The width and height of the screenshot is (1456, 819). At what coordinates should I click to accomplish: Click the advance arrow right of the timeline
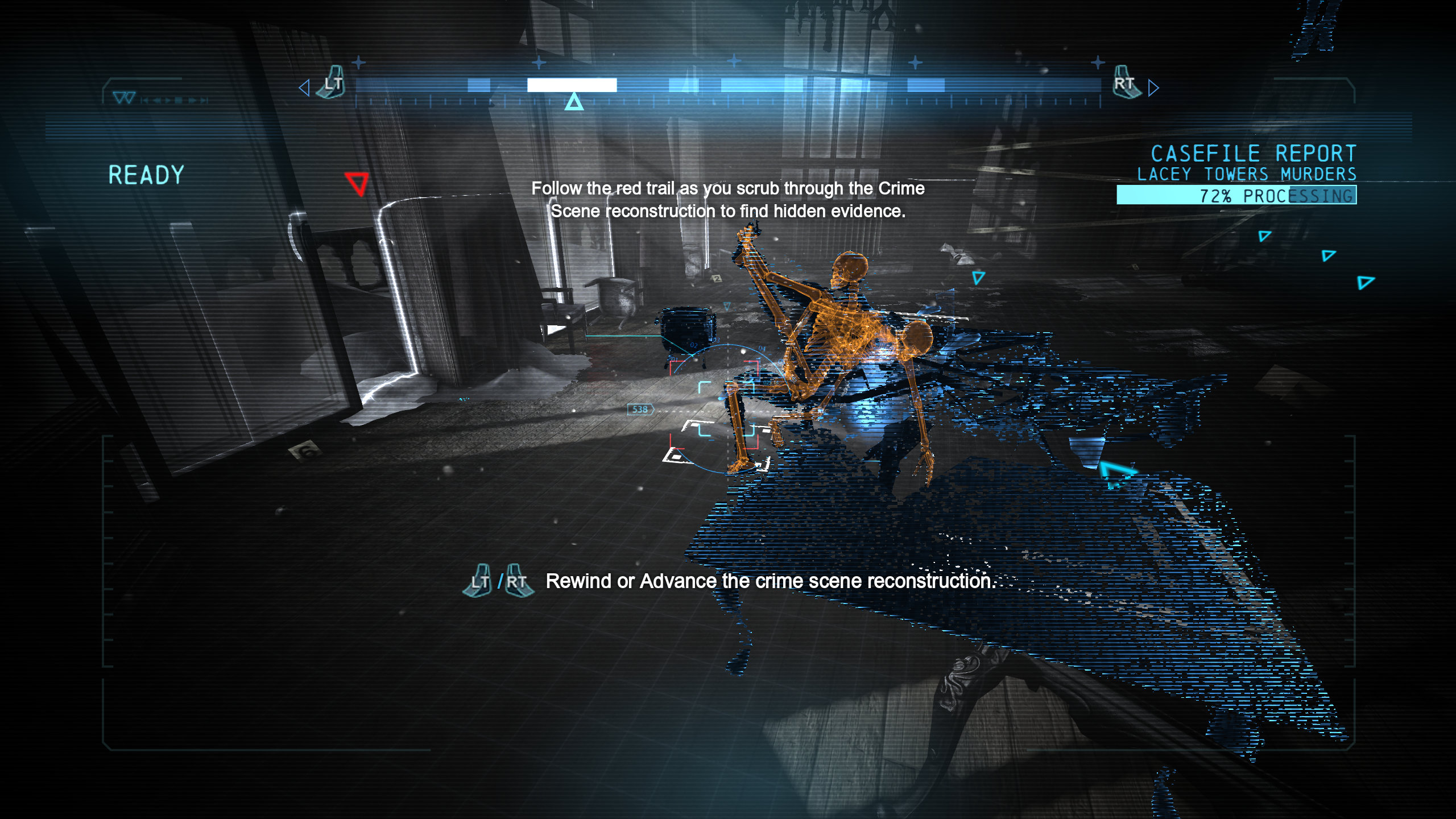tap(1153, 88)
